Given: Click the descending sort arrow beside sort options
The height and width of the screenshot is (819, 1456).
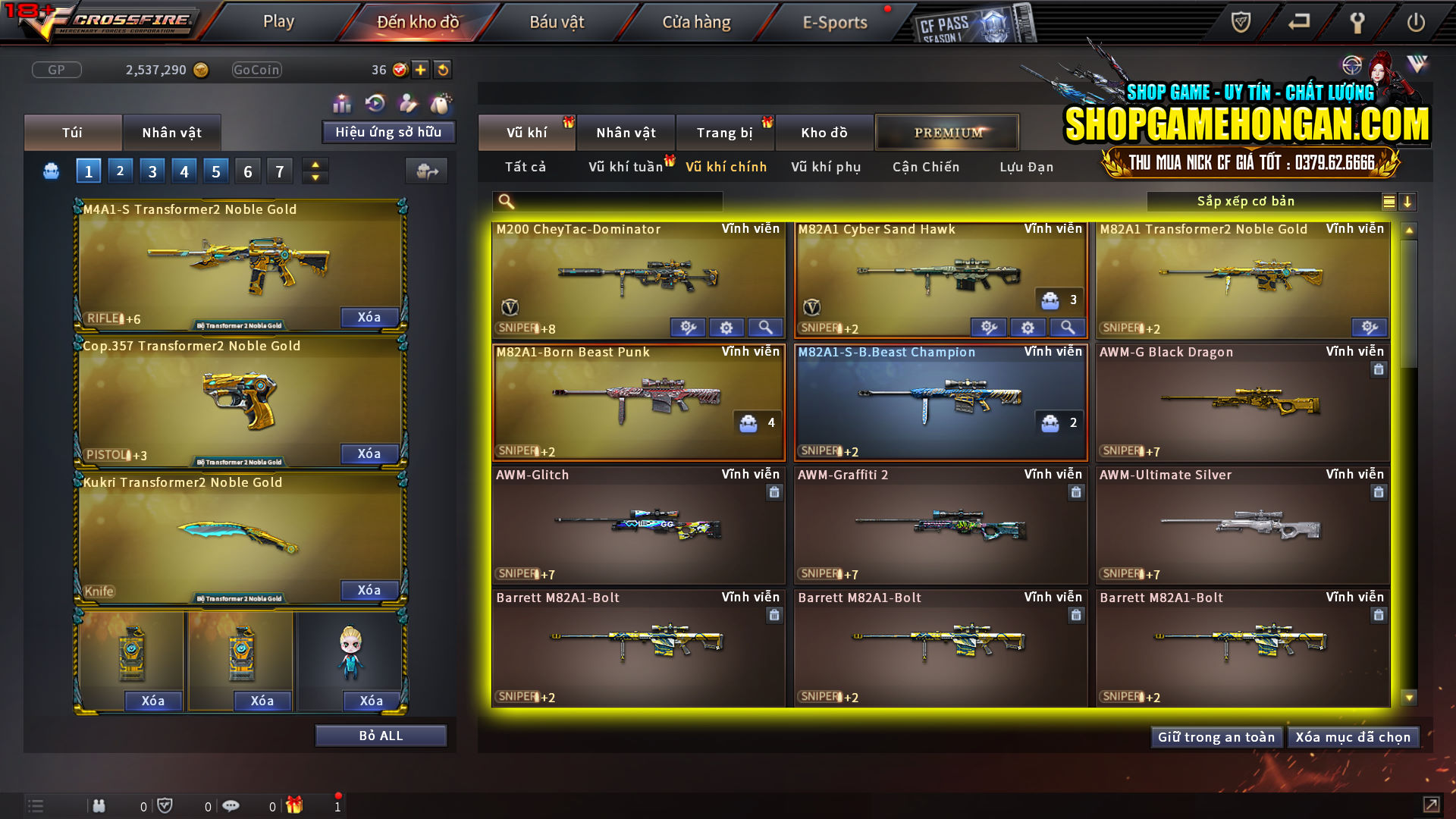Looking at the screenshot, I should 1408,201.
